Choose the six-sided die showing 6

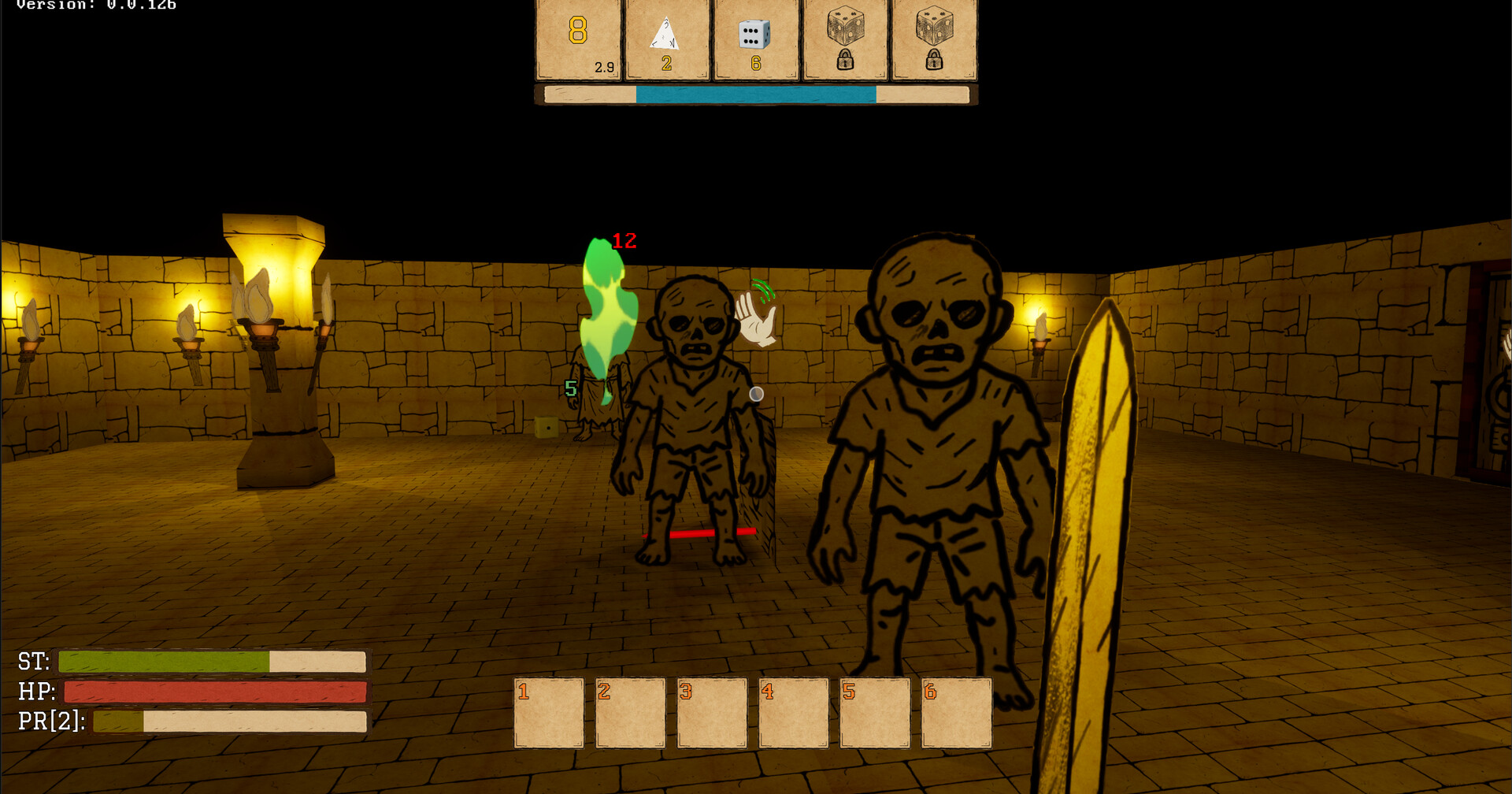tap(755, 39)
